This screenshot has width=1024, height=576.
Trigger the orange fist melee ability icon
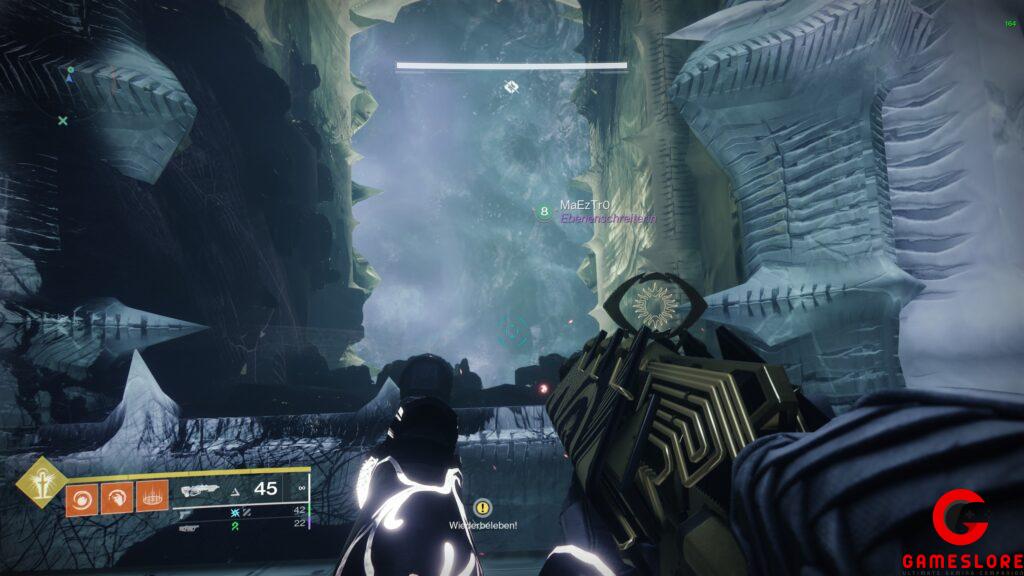click(x=115, y=499)
